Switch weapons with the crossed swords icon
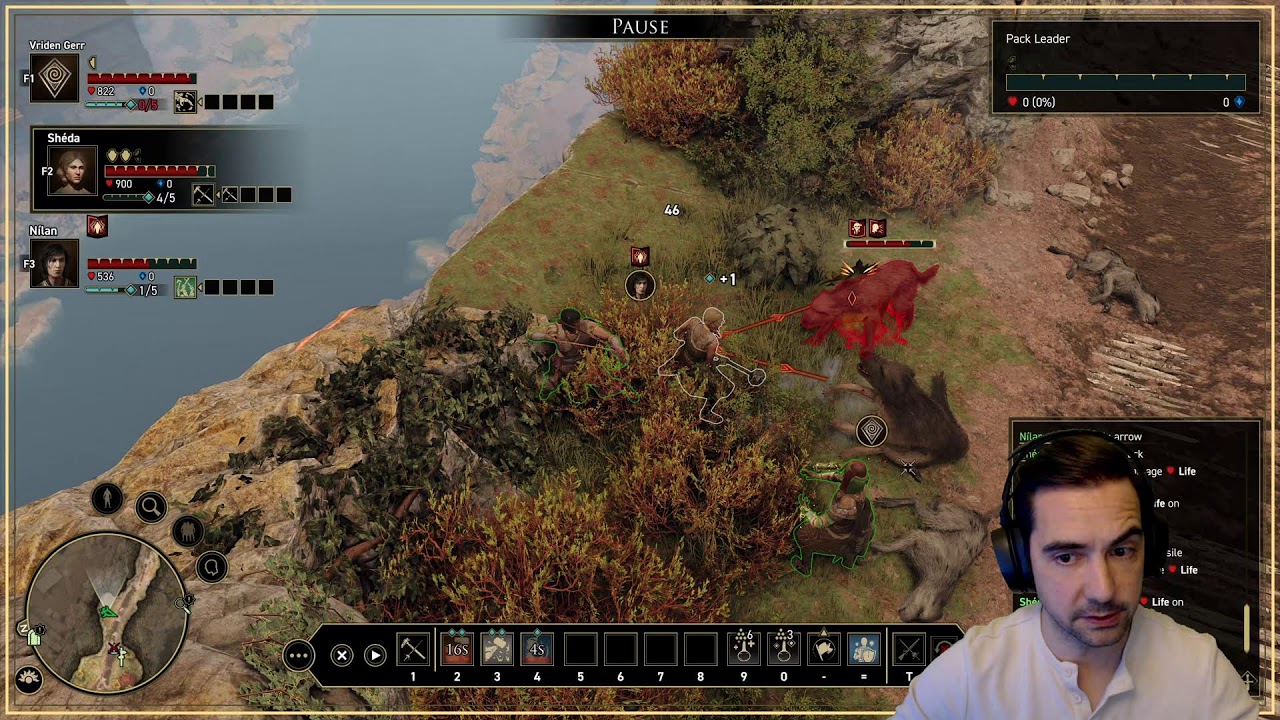 pos(908,649)
